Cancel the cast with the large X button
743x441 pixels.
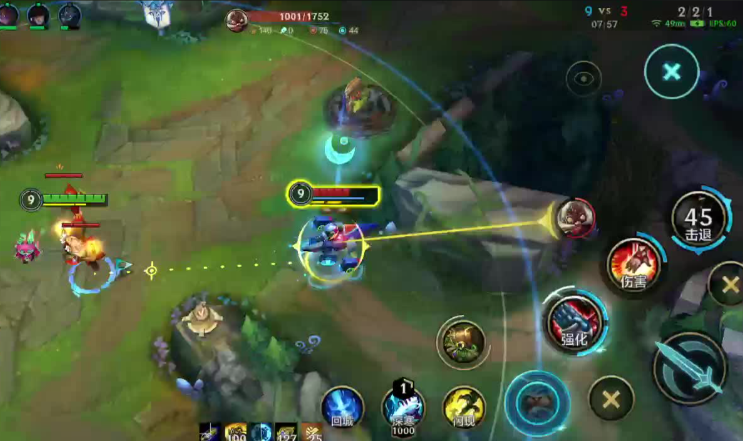672,72
